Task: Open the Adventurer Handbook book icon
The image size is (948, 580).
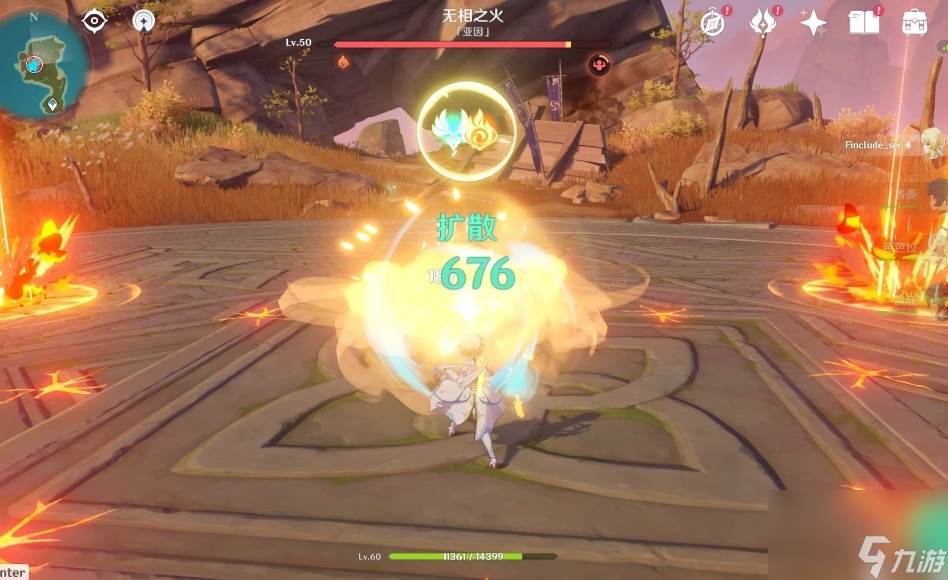Action: [x=863, y=22]
